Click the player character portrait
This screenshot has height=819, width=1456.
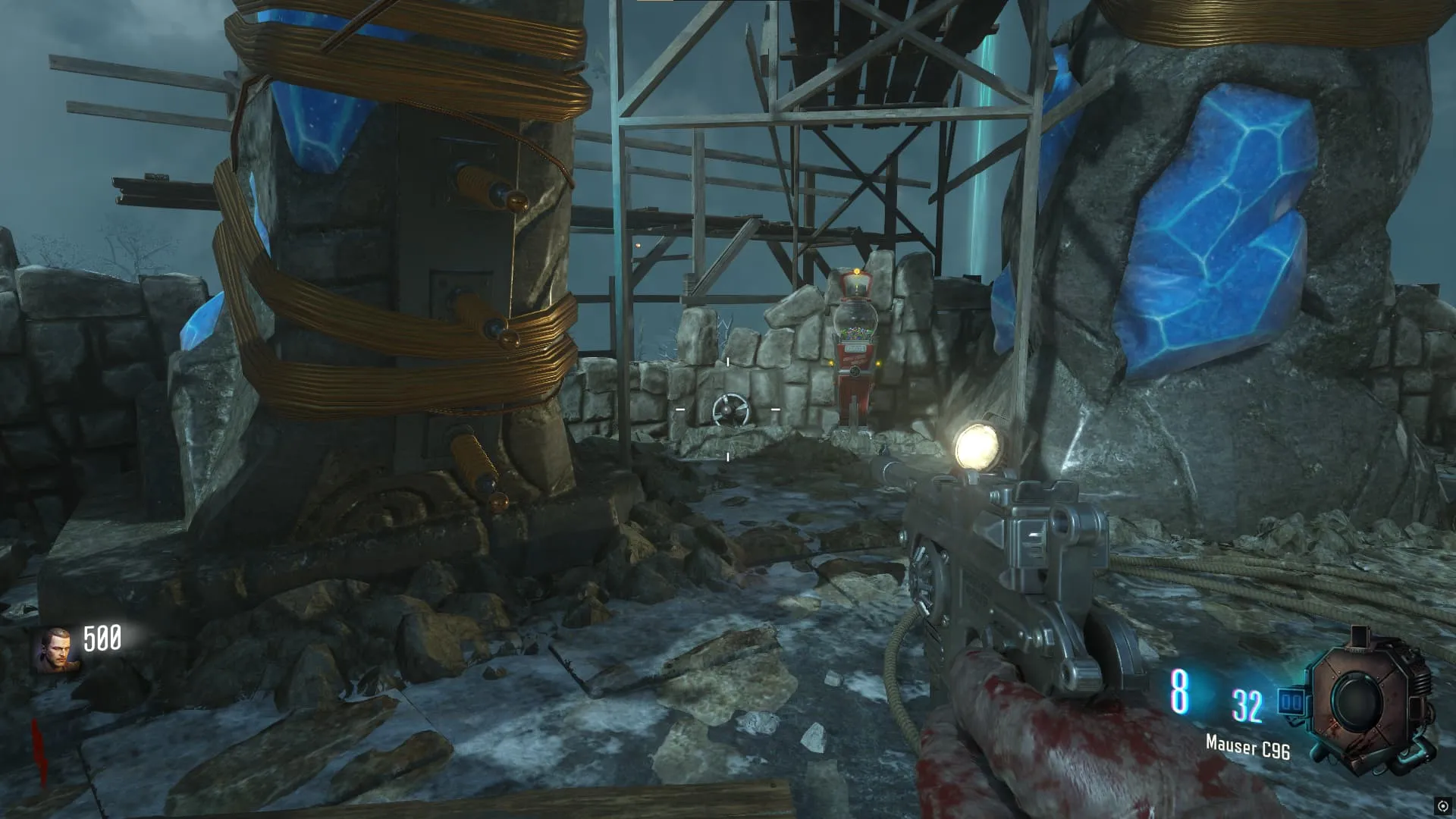click(x=56, y=650)
